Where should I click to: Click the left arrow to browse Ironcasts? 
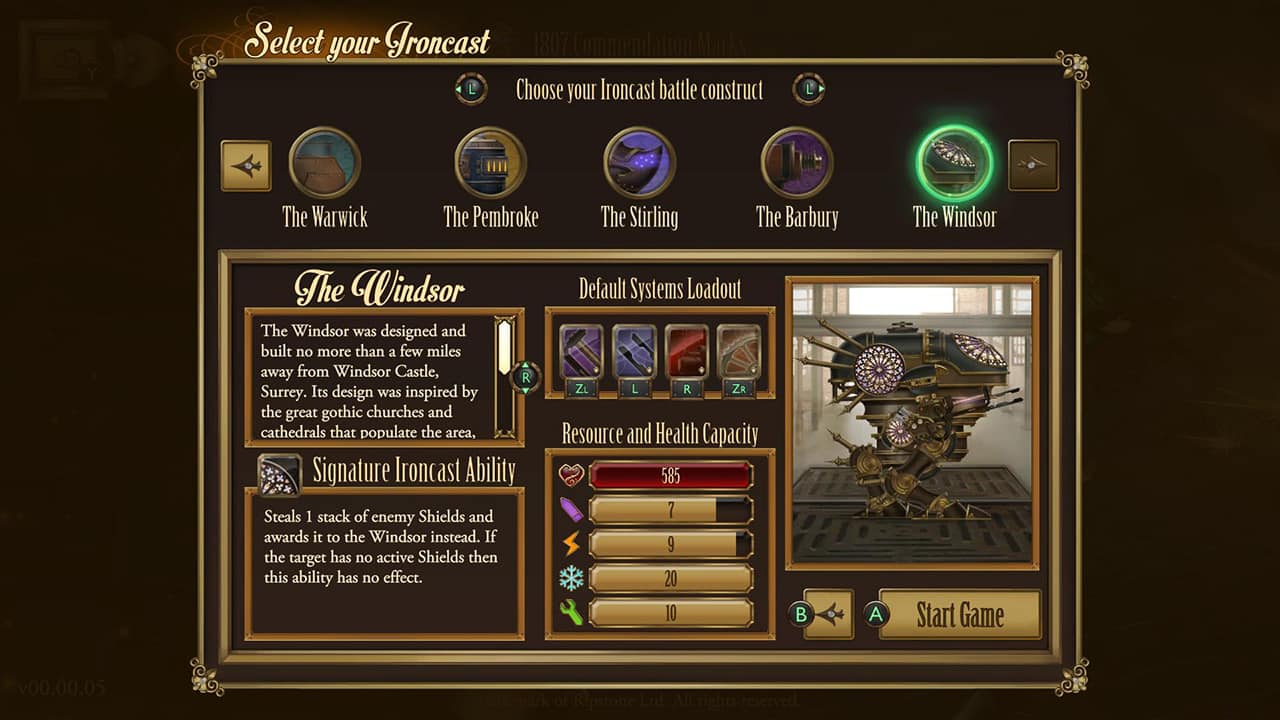pyautogui.click(x=246, y=164)
